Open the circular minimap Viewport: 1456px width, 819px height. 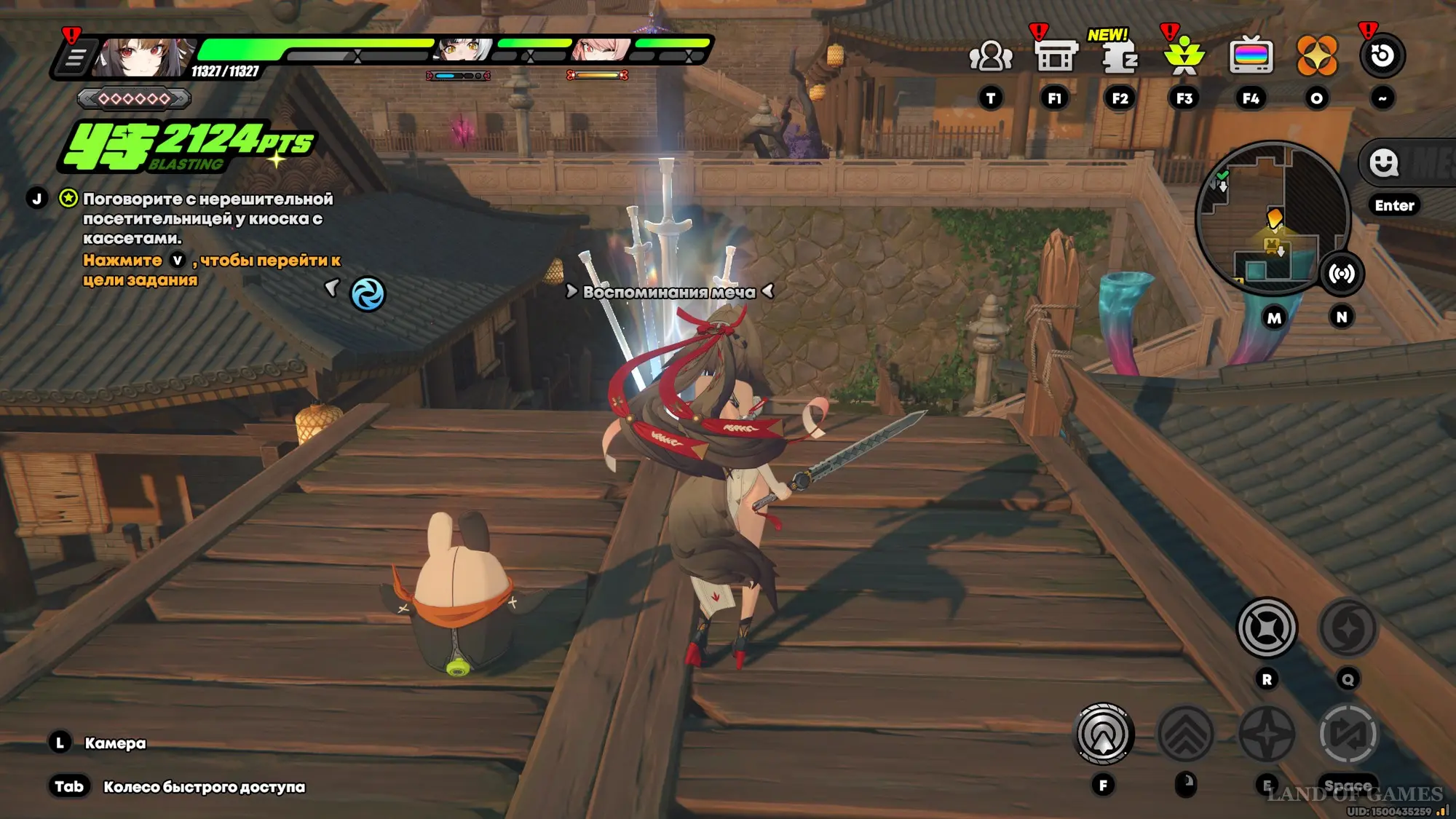coord(1273,217)
